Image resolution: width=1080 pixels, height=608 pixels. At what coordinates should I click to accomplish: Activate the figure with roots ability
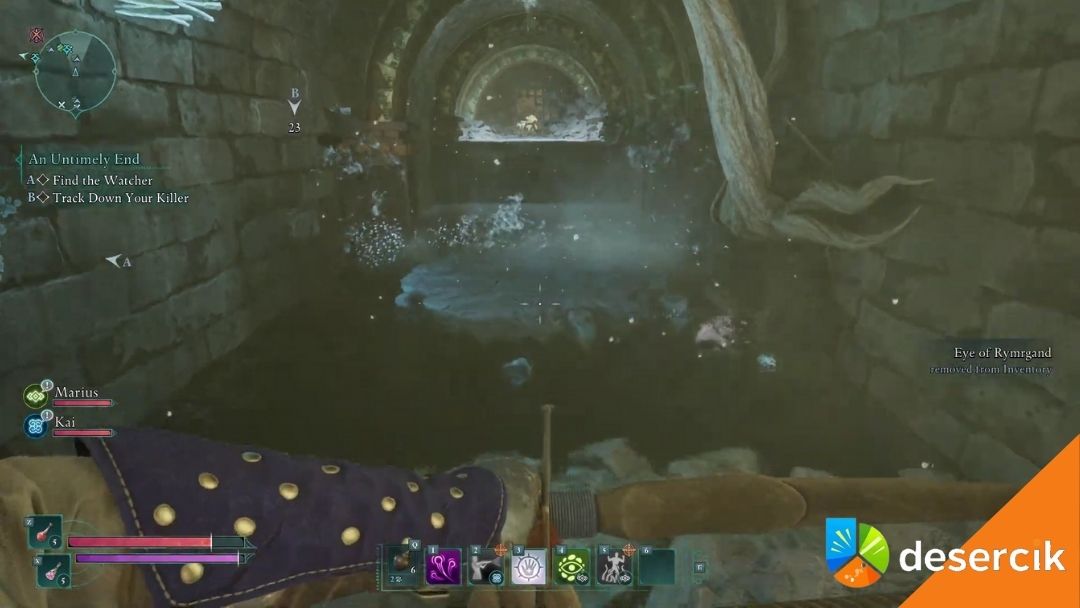click(x=613, y=567)
